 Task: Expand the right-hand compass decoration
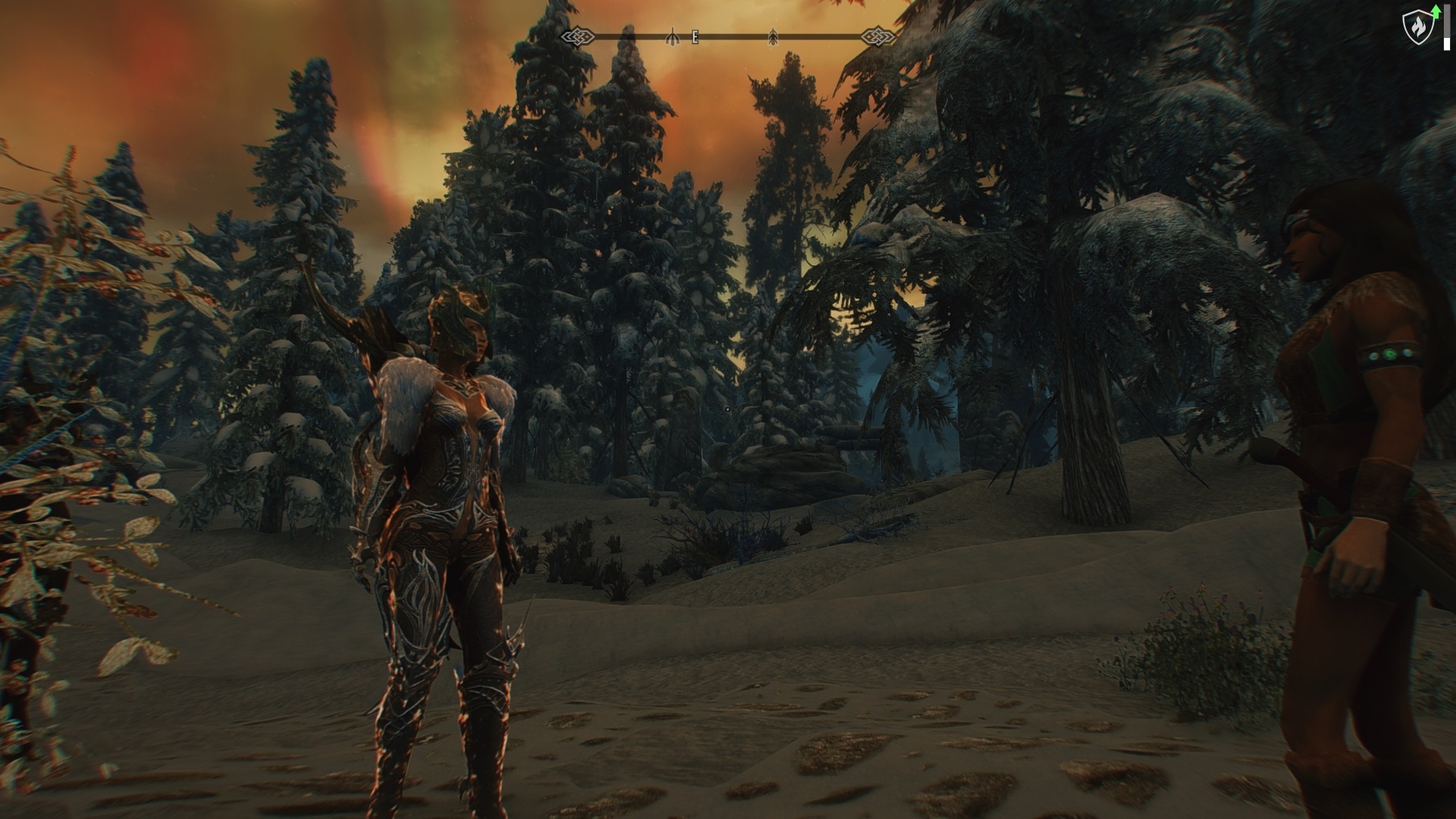(x=877, y=35)
